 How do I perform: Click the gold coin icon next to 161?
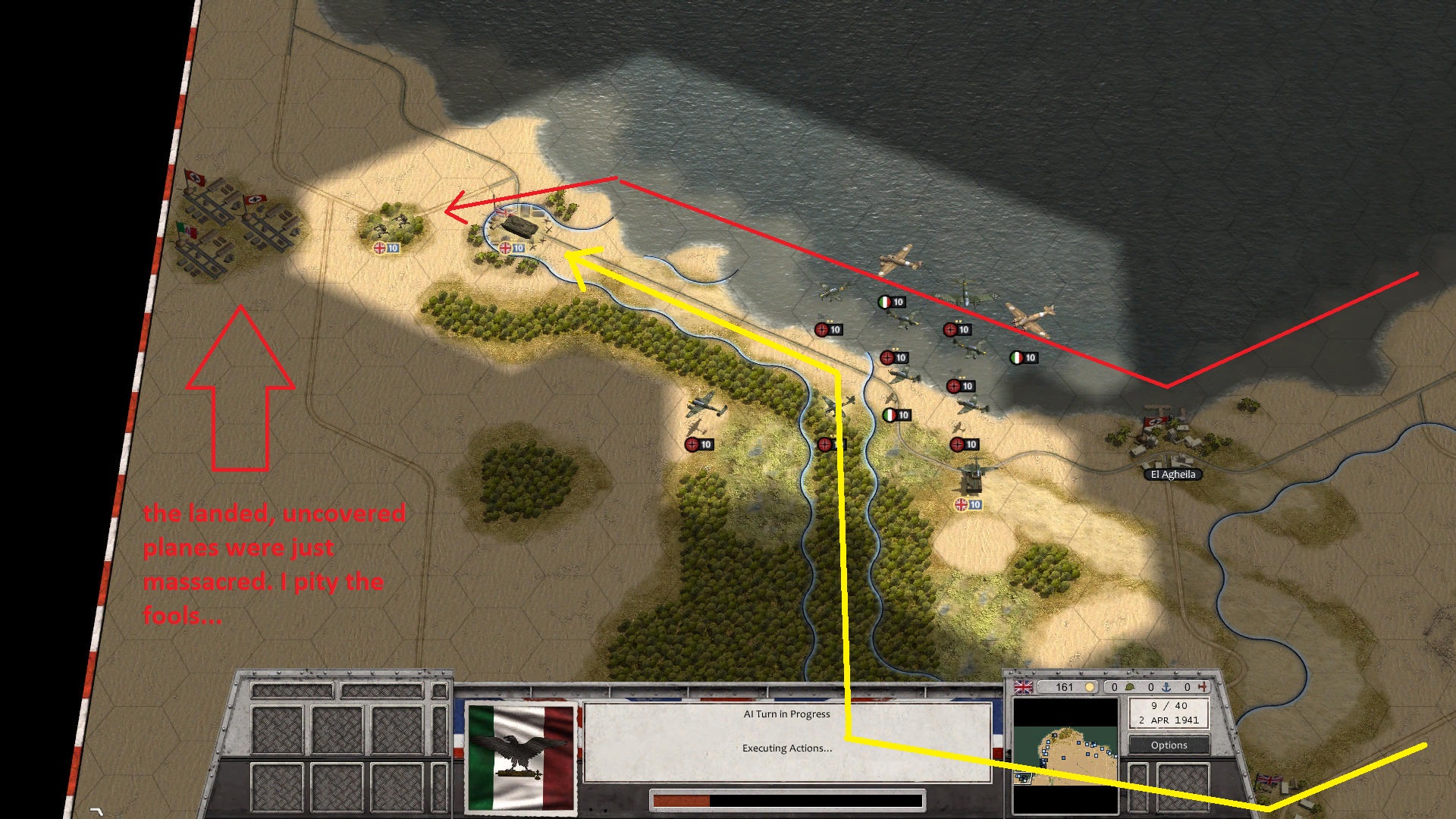(1090, 687)
